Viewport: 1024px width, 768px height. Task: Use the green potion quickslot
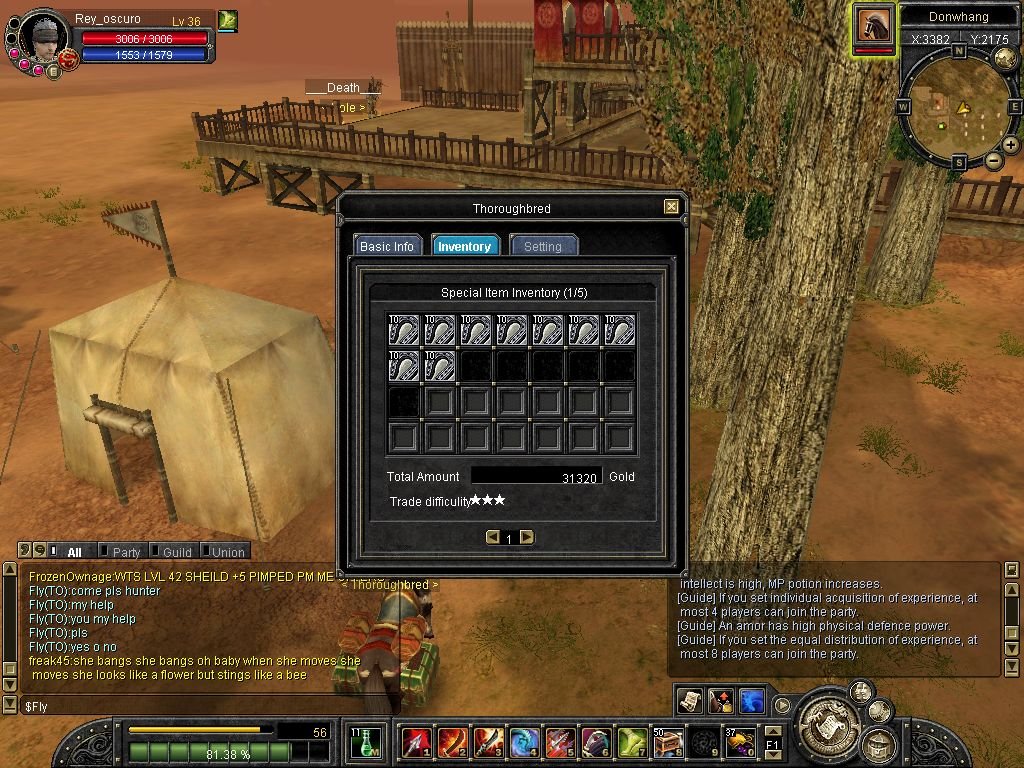(x=366, y=742)
